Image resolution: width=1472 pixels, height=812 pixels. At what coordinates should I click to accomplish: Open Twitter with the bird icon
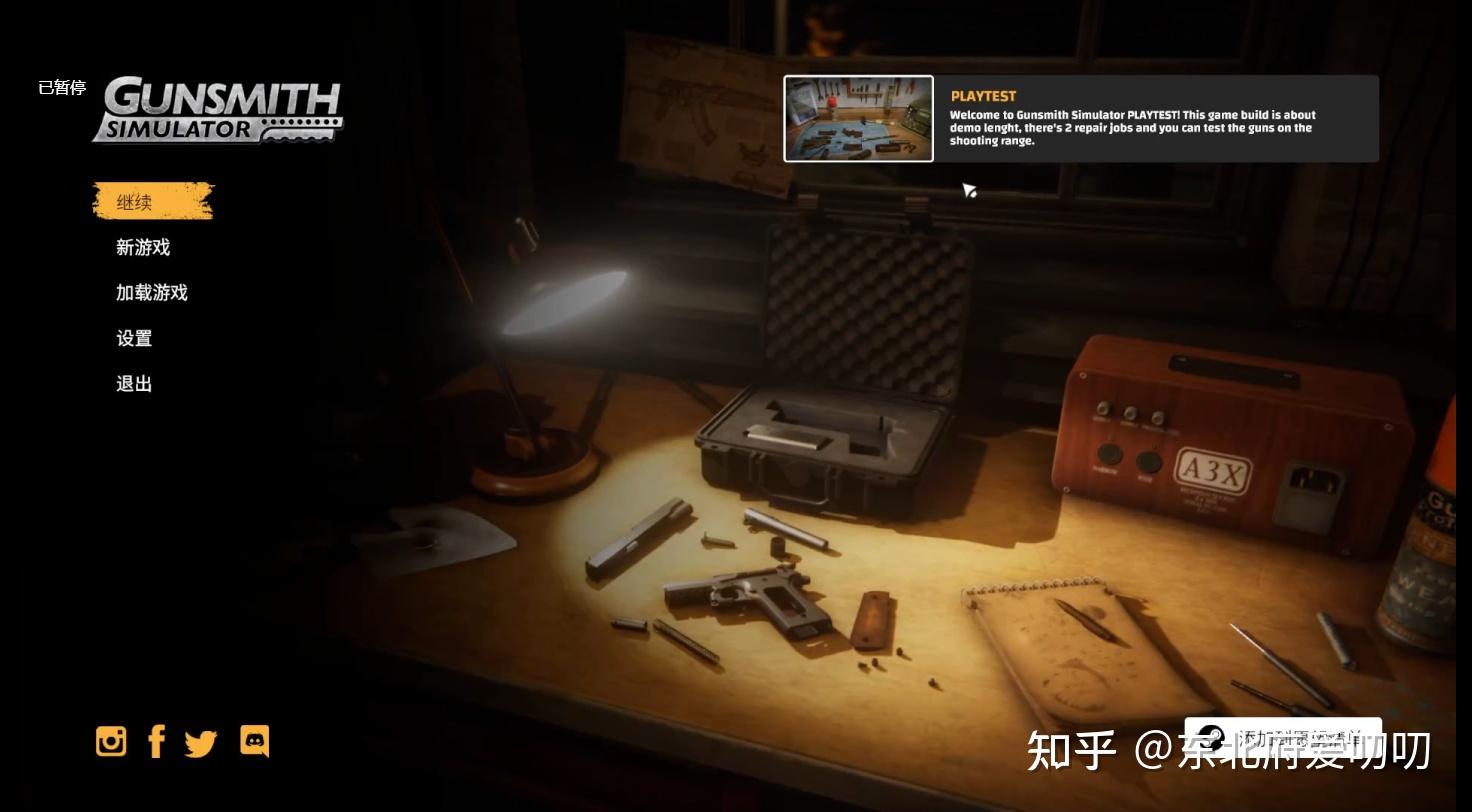point(202,741)
